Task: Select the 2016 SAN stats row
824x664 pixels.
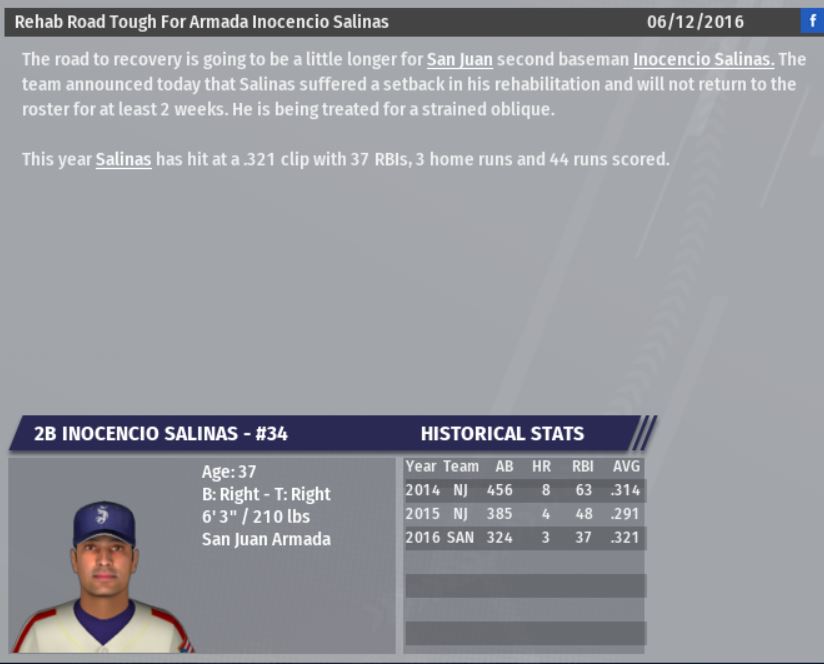Action: 524,538
